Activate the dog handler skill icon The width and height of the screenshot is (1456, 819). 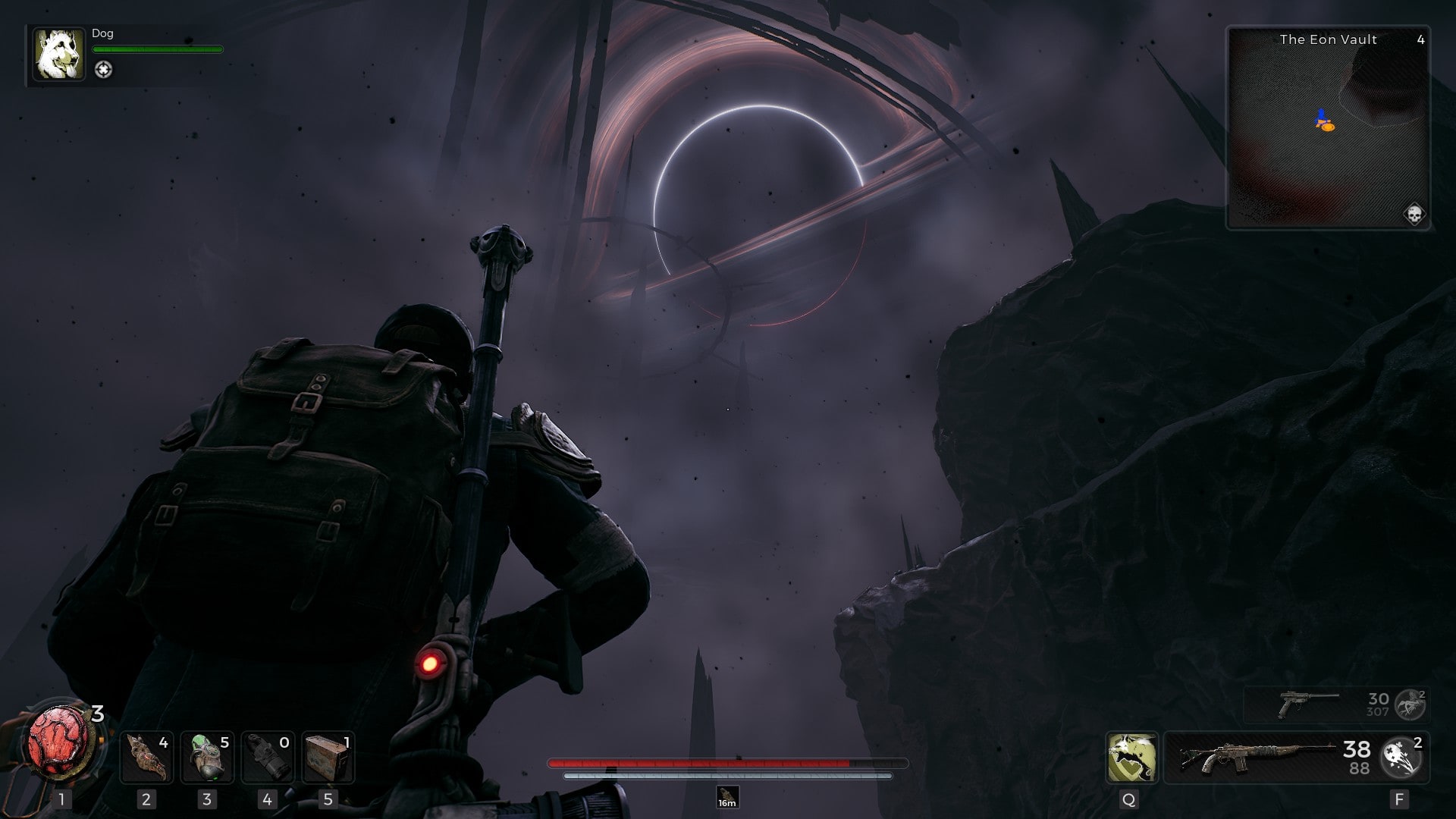[x=1131, y=757]
